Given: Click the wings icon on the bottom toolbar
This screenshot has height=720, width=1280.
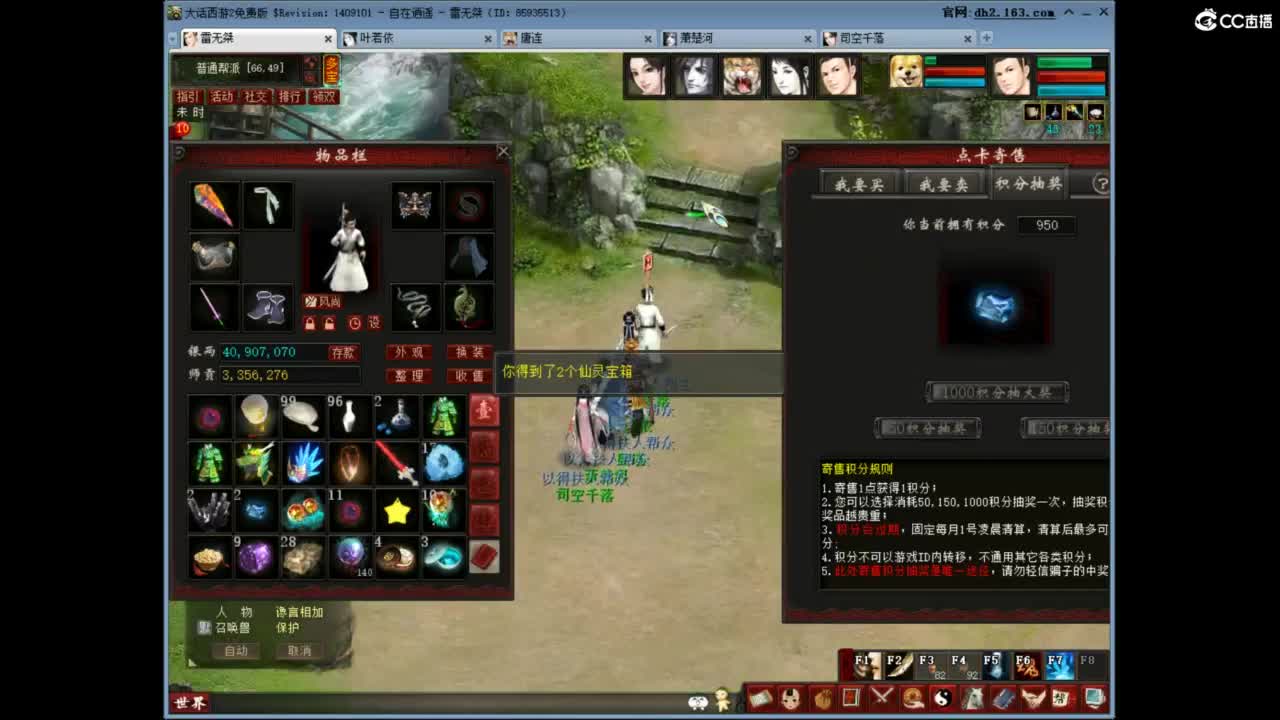Looking at the screenshot, I should [x=1032, y=697].
